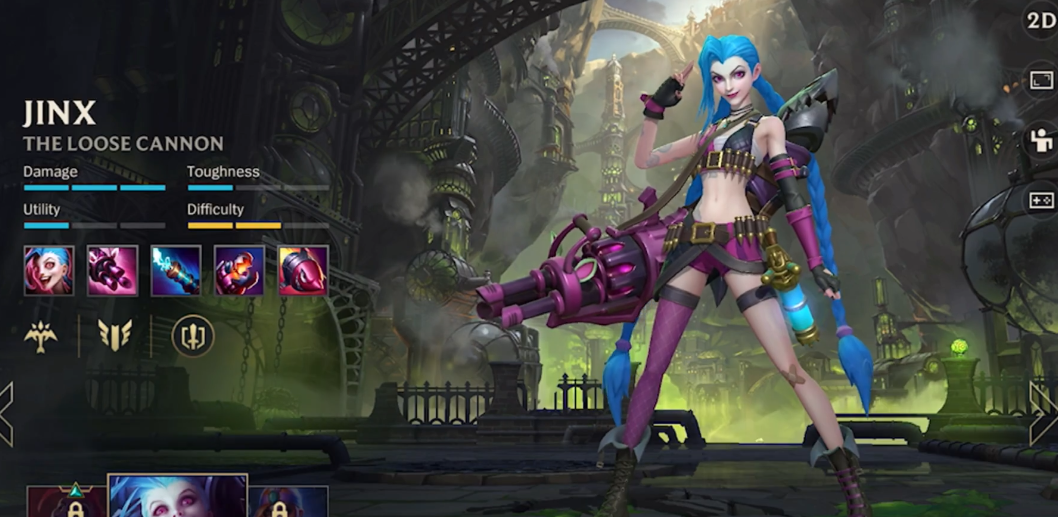The image size is (1058, 517).
Task: View the pink minigun ability icon
Action: click(112, 270)
